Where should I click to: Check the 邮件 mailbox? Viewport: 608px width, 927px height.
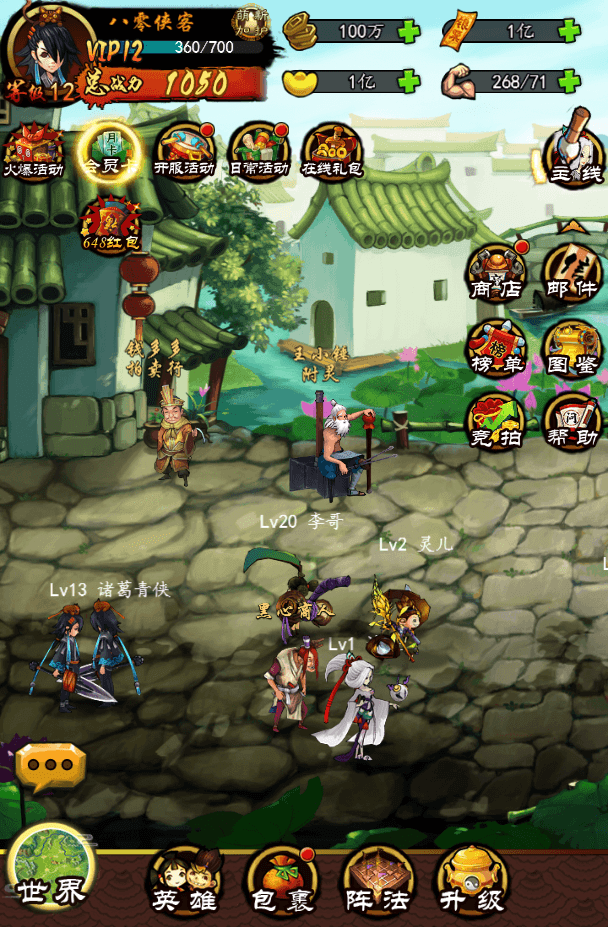click(x=573, y=272)
